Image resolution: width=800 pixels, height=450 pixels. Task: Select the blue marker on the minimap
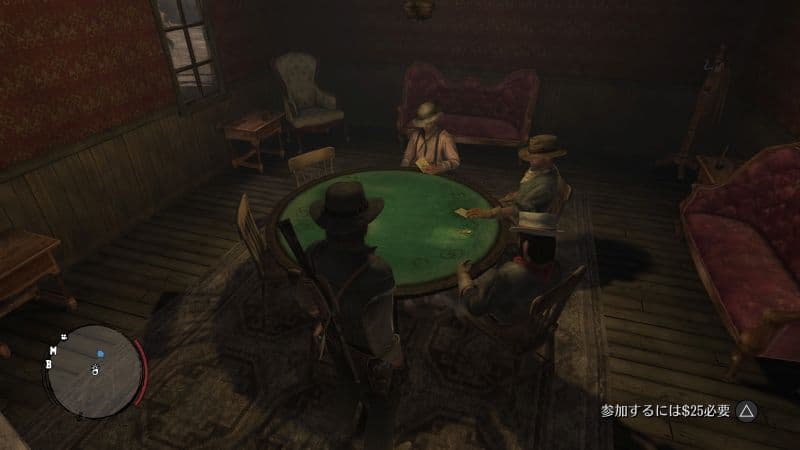pyautogui.click(x=100, y=353)
